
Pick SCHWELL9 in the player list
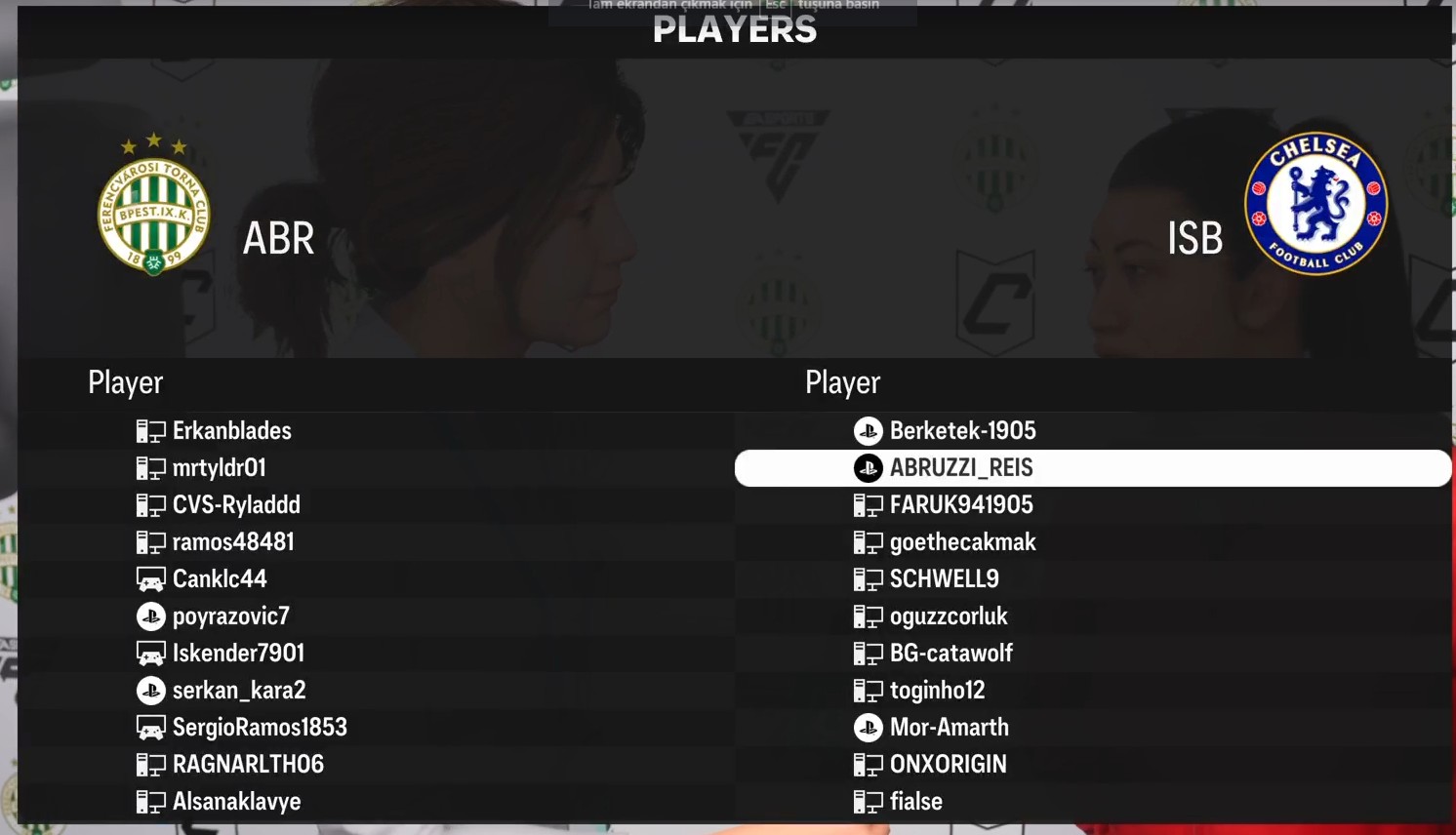point(944,579)
